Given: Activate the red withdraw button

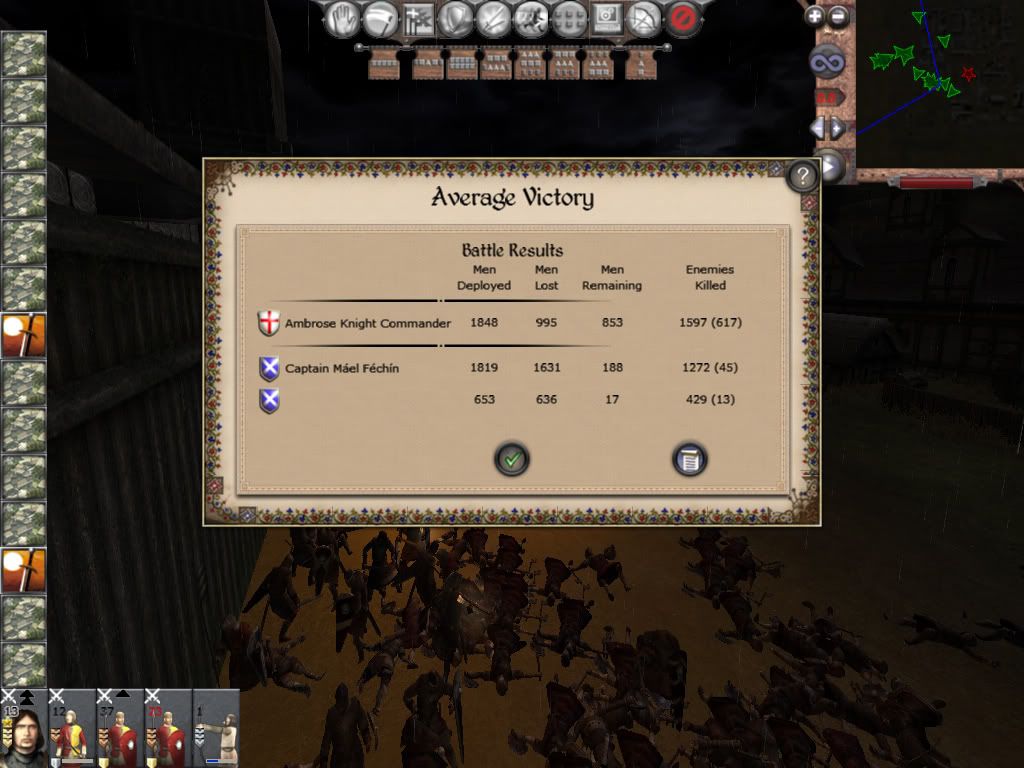Looking at the screenshot, I should point(683,18).
